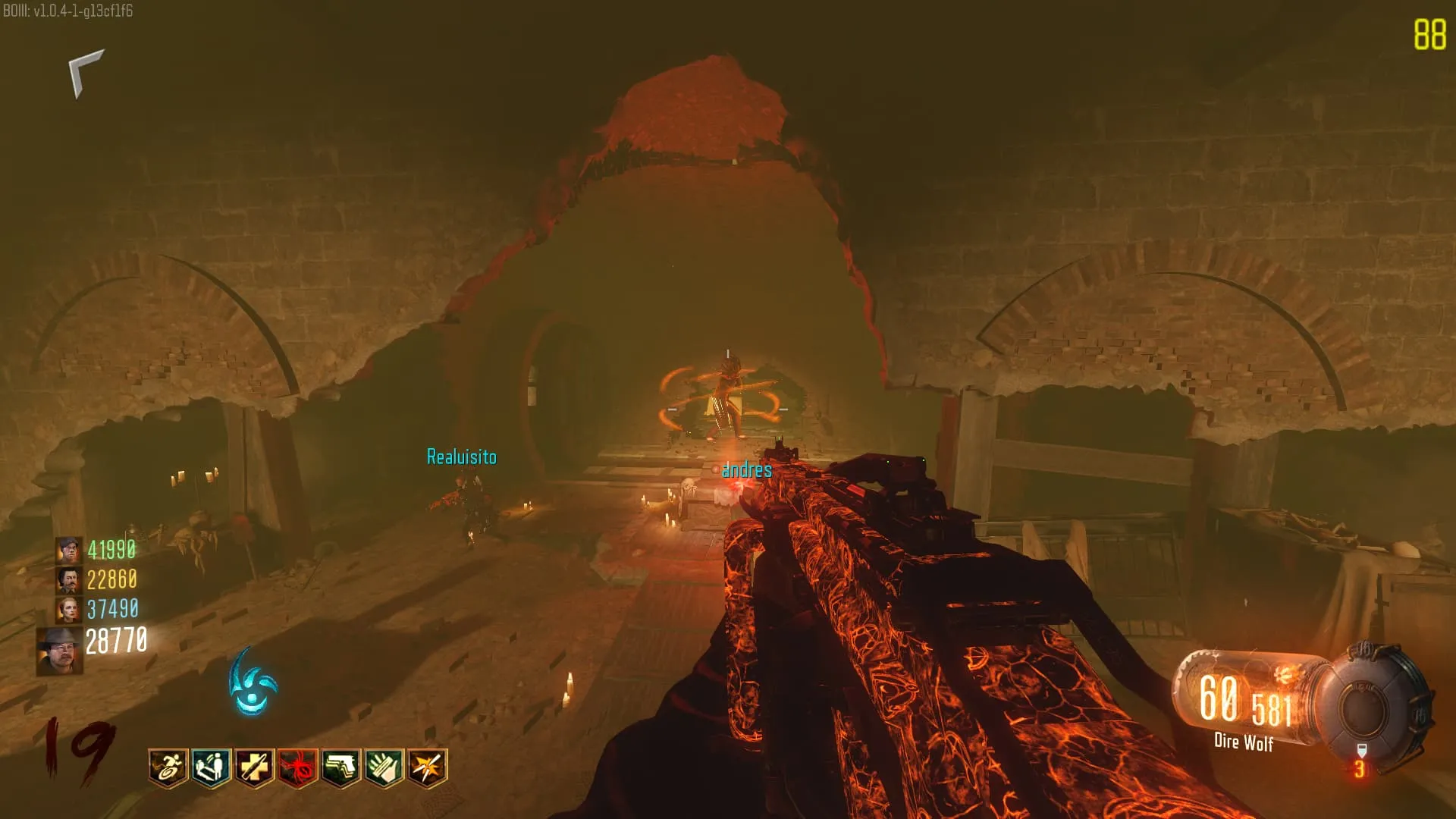This screenshot has width=1456, height=819.
Task: Click the Dire Wolf weapon name label
Action: [x=1244, y=742]
